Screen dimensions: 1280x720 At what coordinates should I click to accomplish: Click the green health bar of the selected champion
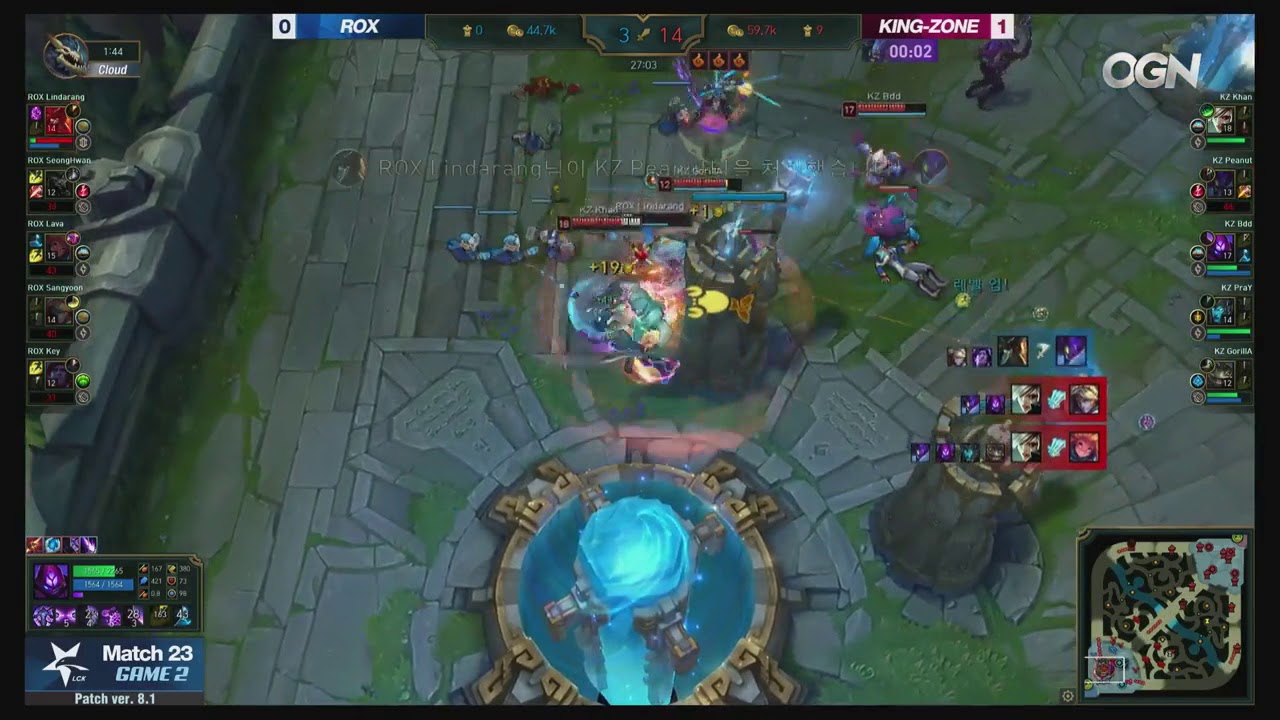[96, 571]
